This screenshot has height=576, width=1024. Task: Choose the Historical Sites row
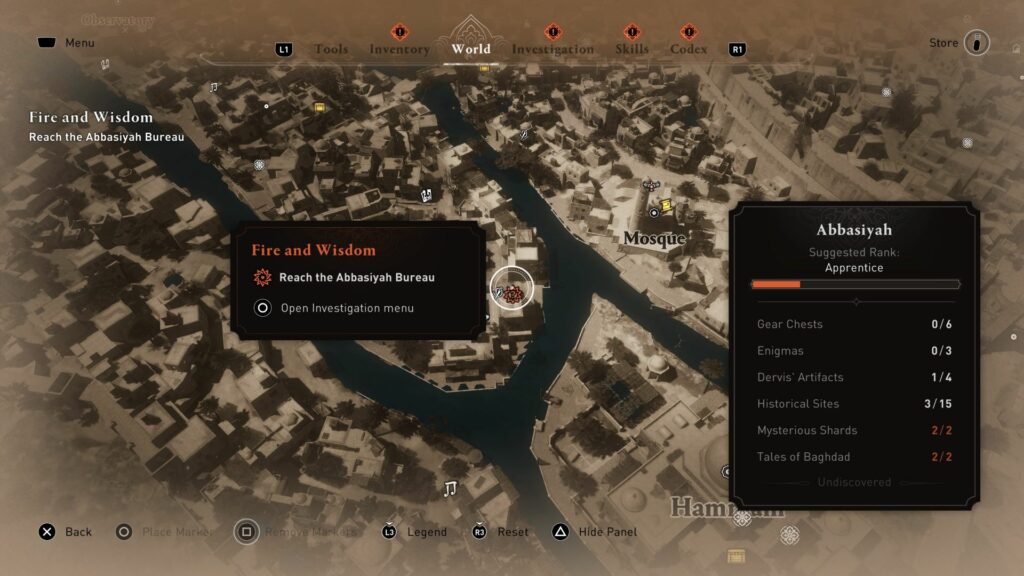855,404
